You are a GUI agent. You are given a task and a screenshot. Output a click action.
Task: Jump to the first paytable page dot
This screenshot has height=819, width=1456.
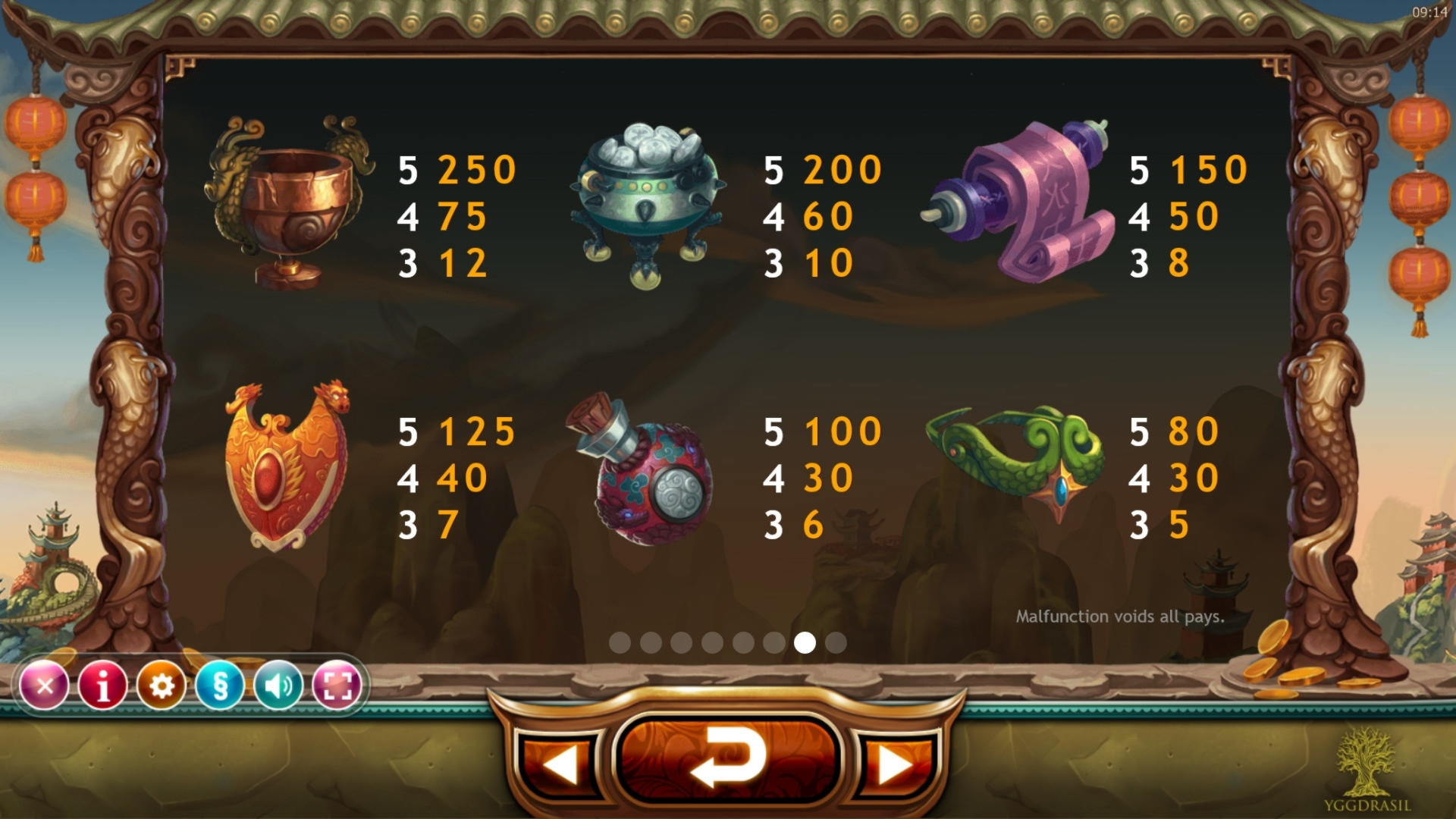620,643
